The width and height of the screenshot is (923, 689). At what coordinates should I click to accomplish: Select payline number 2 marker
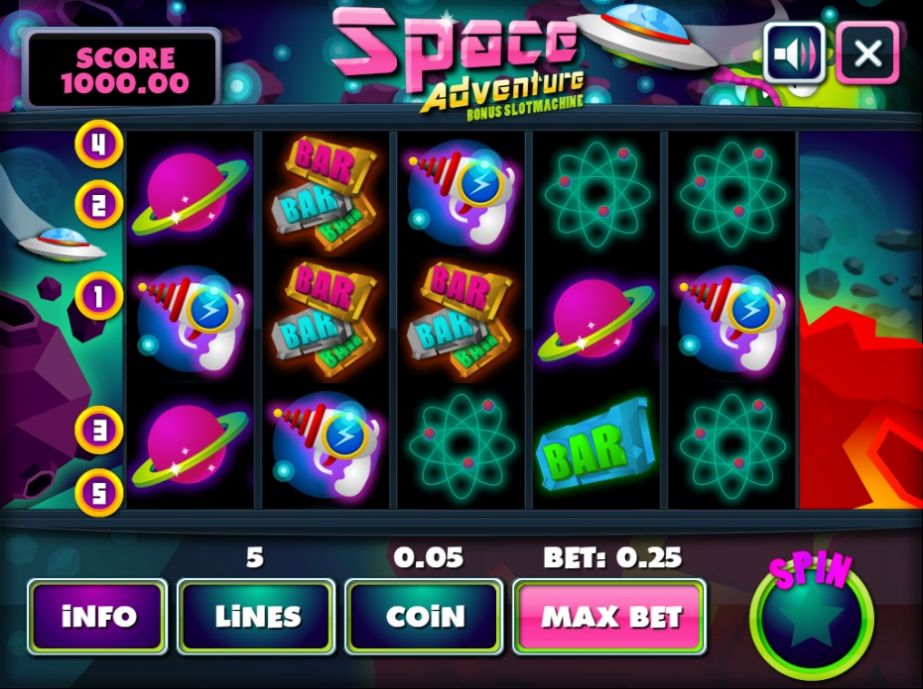tap(98, 206)
